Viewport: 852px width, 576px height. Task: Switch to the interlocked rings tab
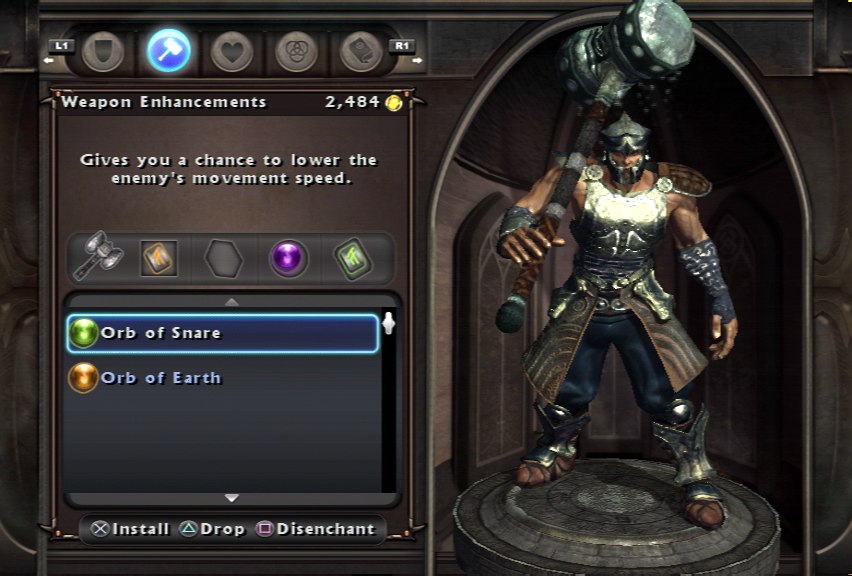tap(295, 52)
